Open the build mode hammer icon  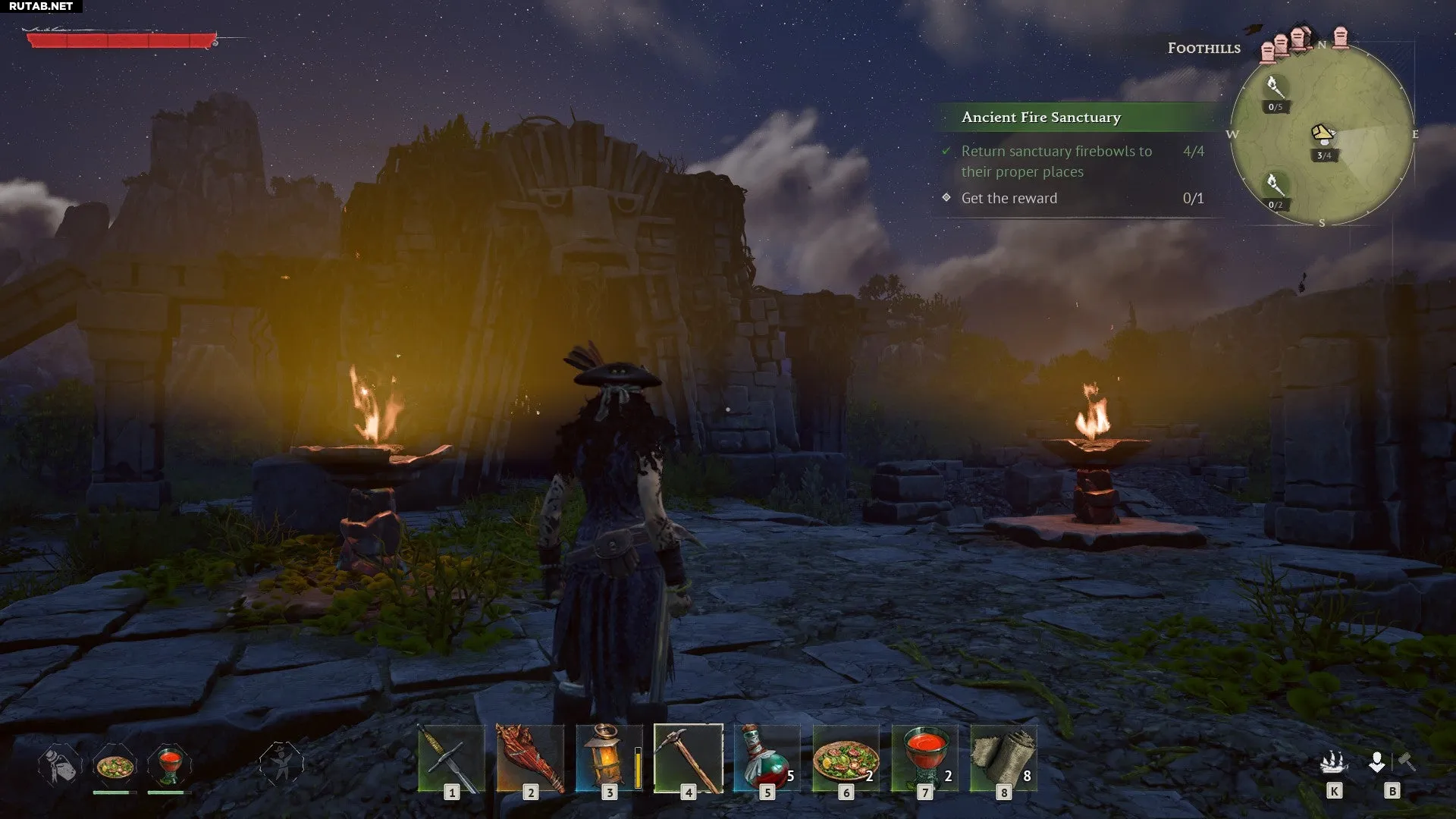click(x=1406, y=761)
